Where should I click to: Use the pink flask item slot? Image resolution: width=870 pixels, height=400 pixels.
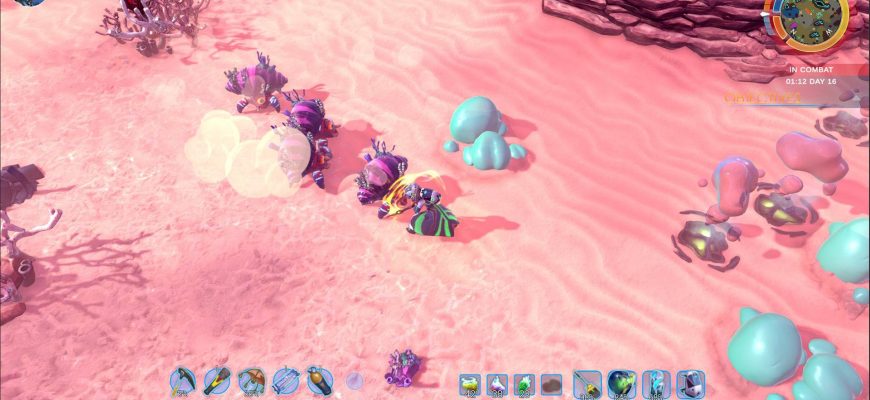tap(497, 384)
